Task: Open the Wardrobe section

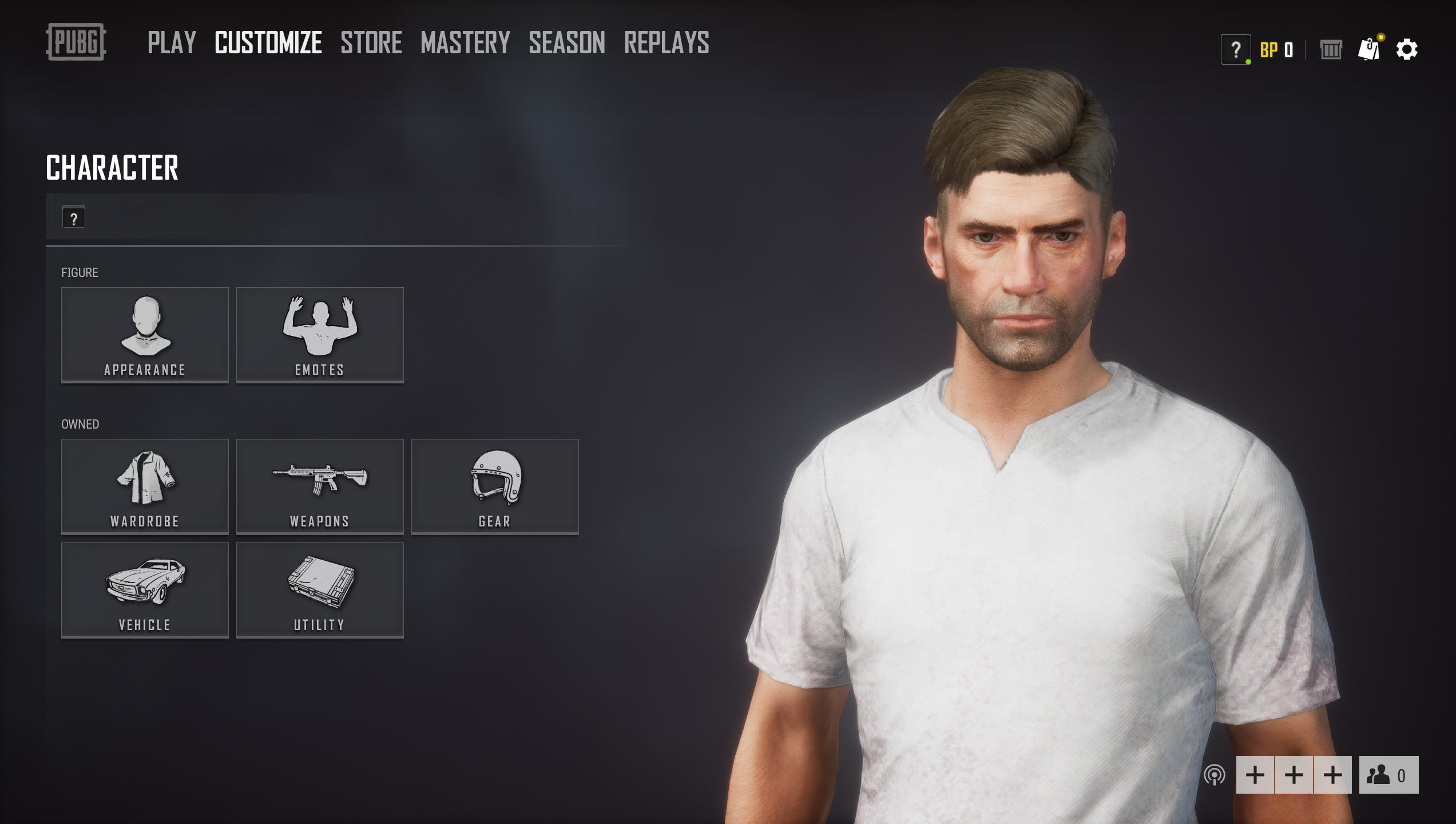Action: (144, 486)
